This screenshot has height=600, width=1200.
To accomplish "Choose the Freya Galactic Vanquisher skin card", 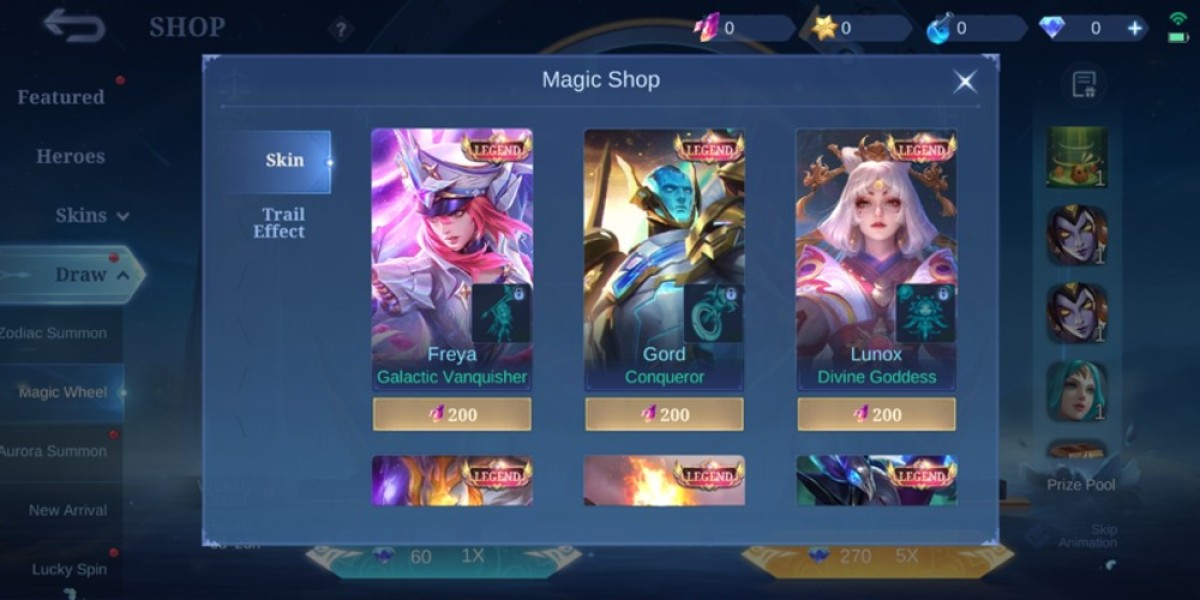I will coord(452,258).
